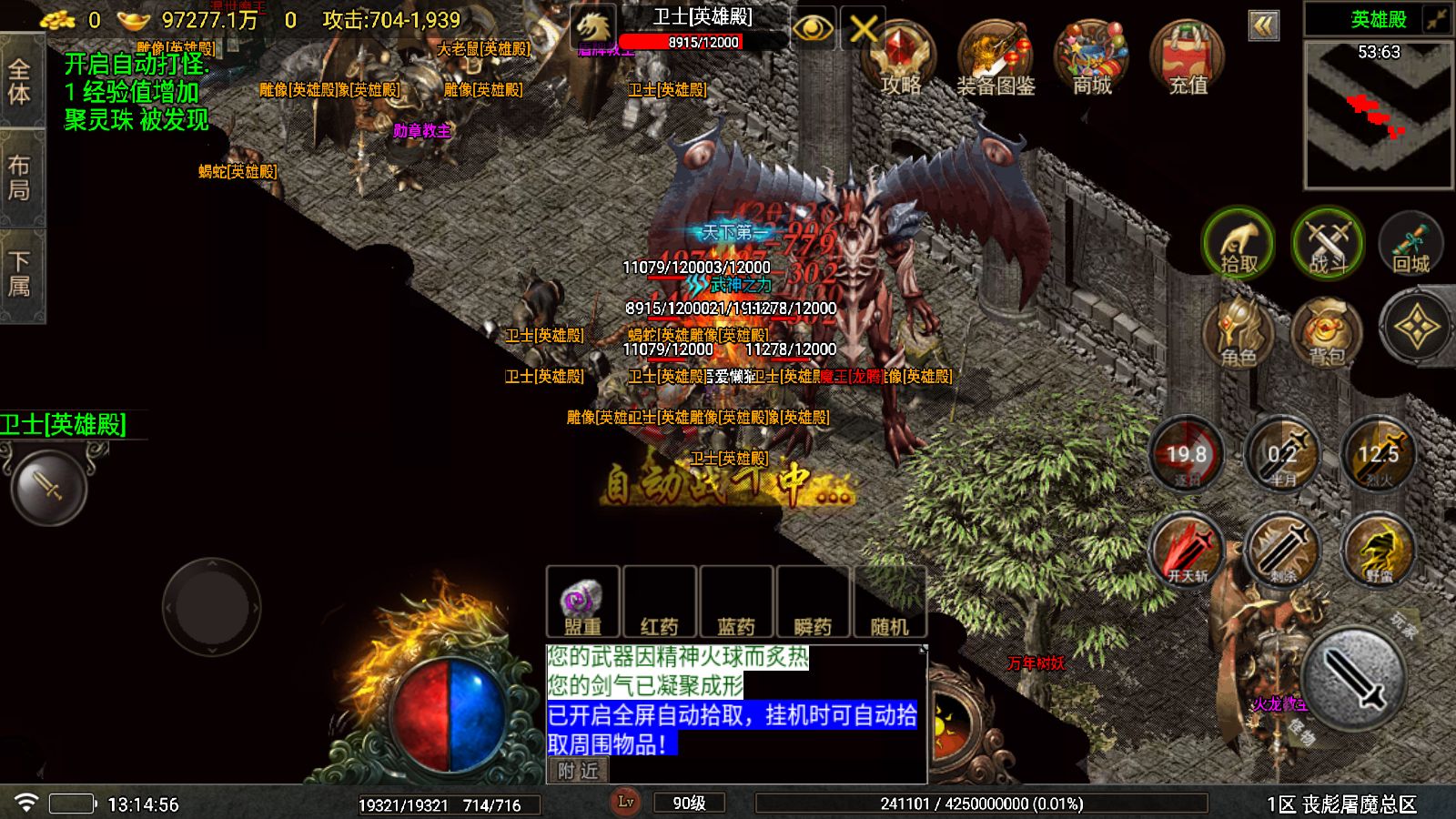This screenshot has height=819, width=1456.
Task: Tap the large sword basic attack button
Action: pos(1354,678)
